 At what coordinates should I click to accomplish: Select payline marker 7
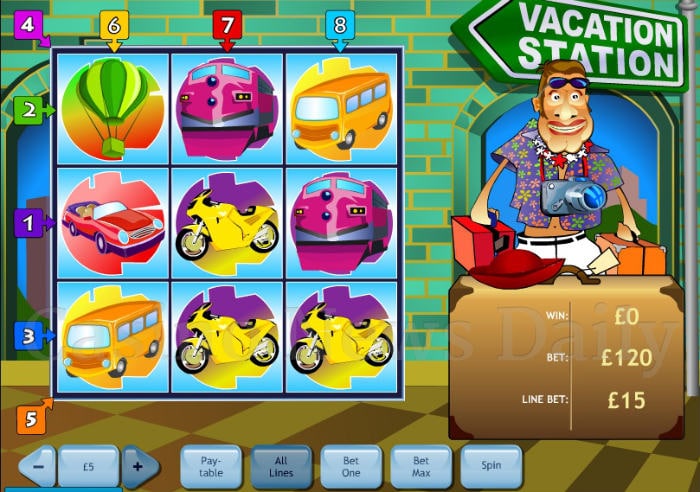pyautogui.click(x=226, y=23)
